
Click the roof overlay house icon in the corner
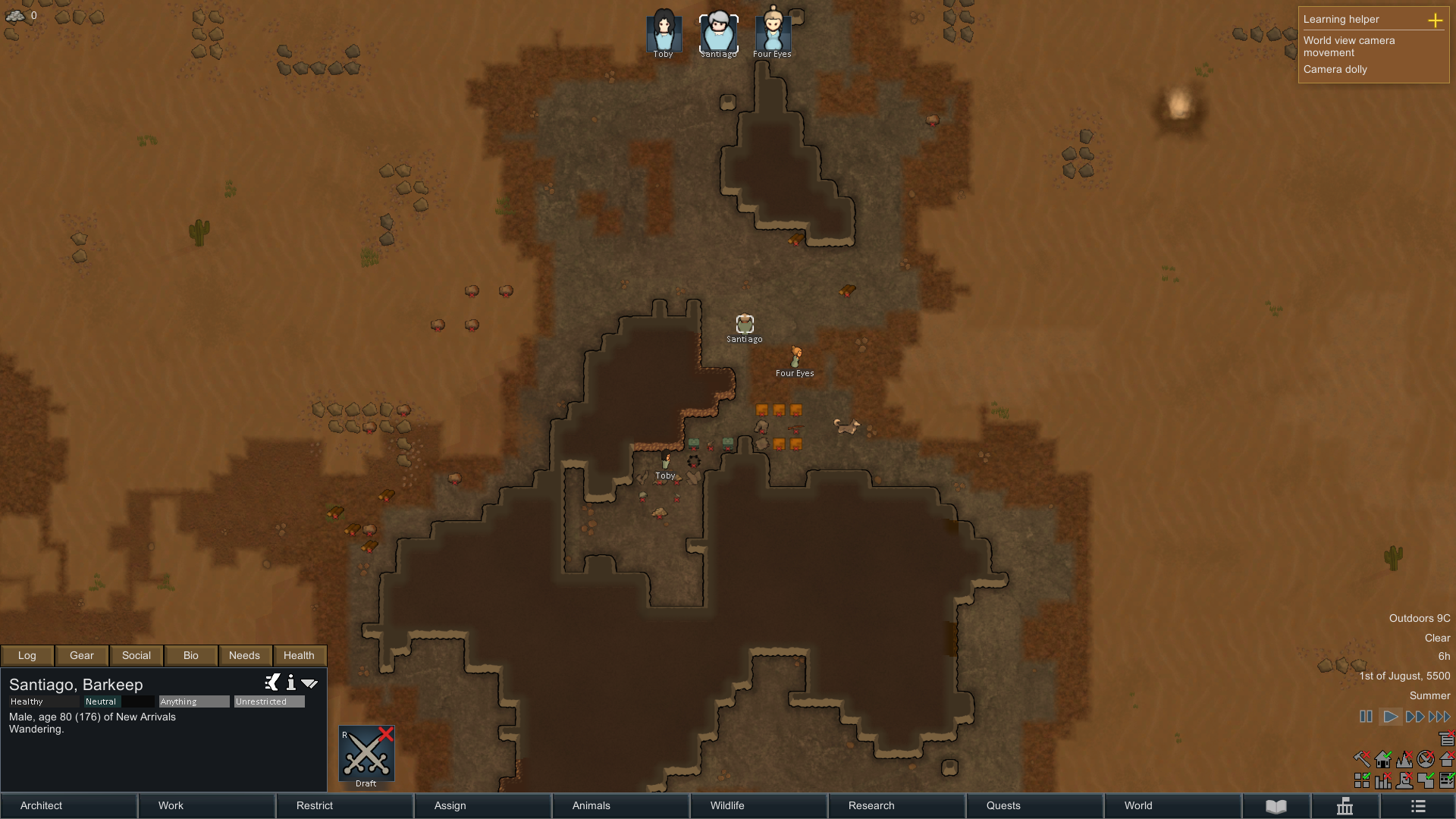[x=1445, y=759]
